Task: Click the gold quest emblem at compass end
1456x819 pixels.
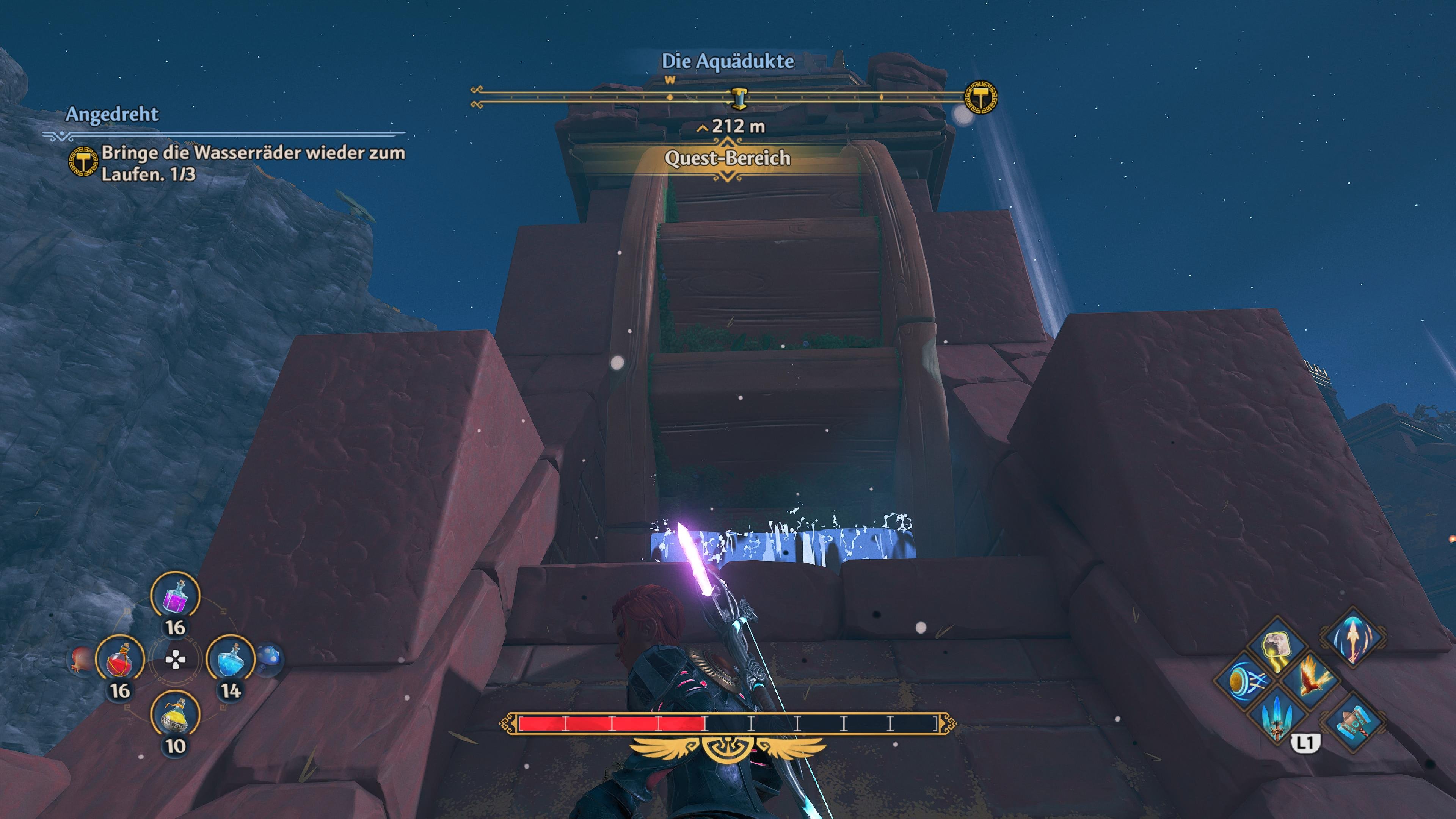Action: (x=980, y=97)
